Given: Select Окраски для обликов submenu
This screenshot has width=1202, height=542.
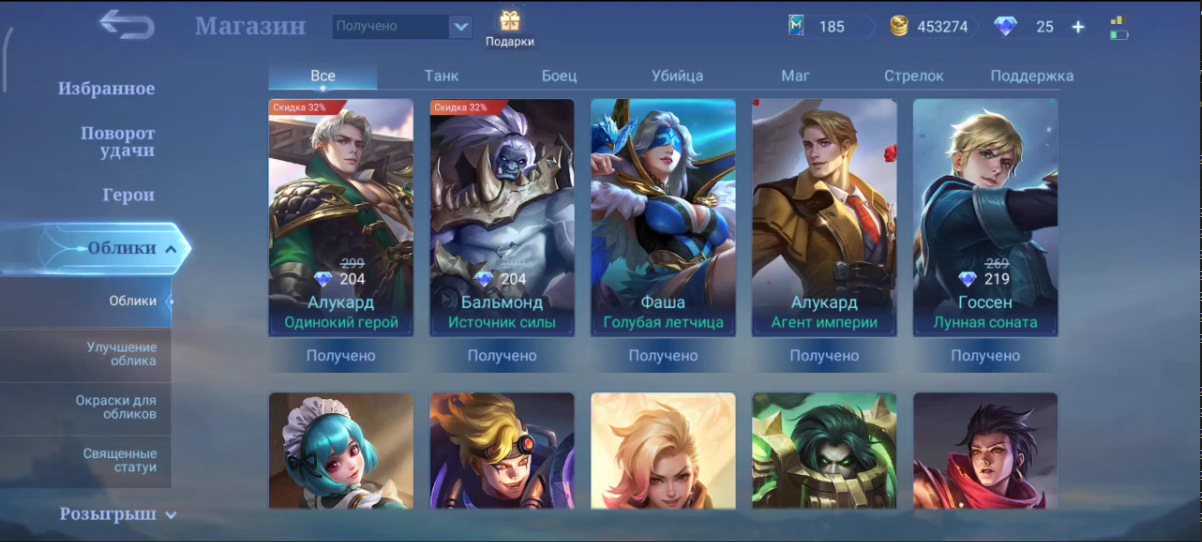Looking at the screenshot, I should (x=116, y=407).
